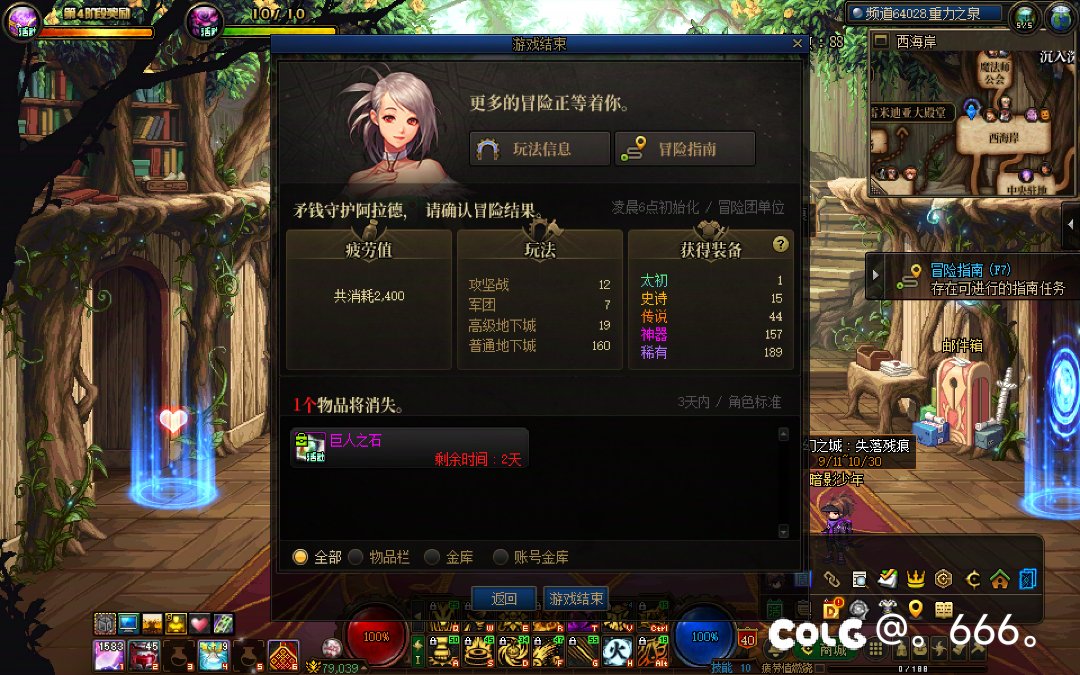The image size is (1080, 675).
Task: Close the 游戏结束 dialog window
Action: coord(797,44)
